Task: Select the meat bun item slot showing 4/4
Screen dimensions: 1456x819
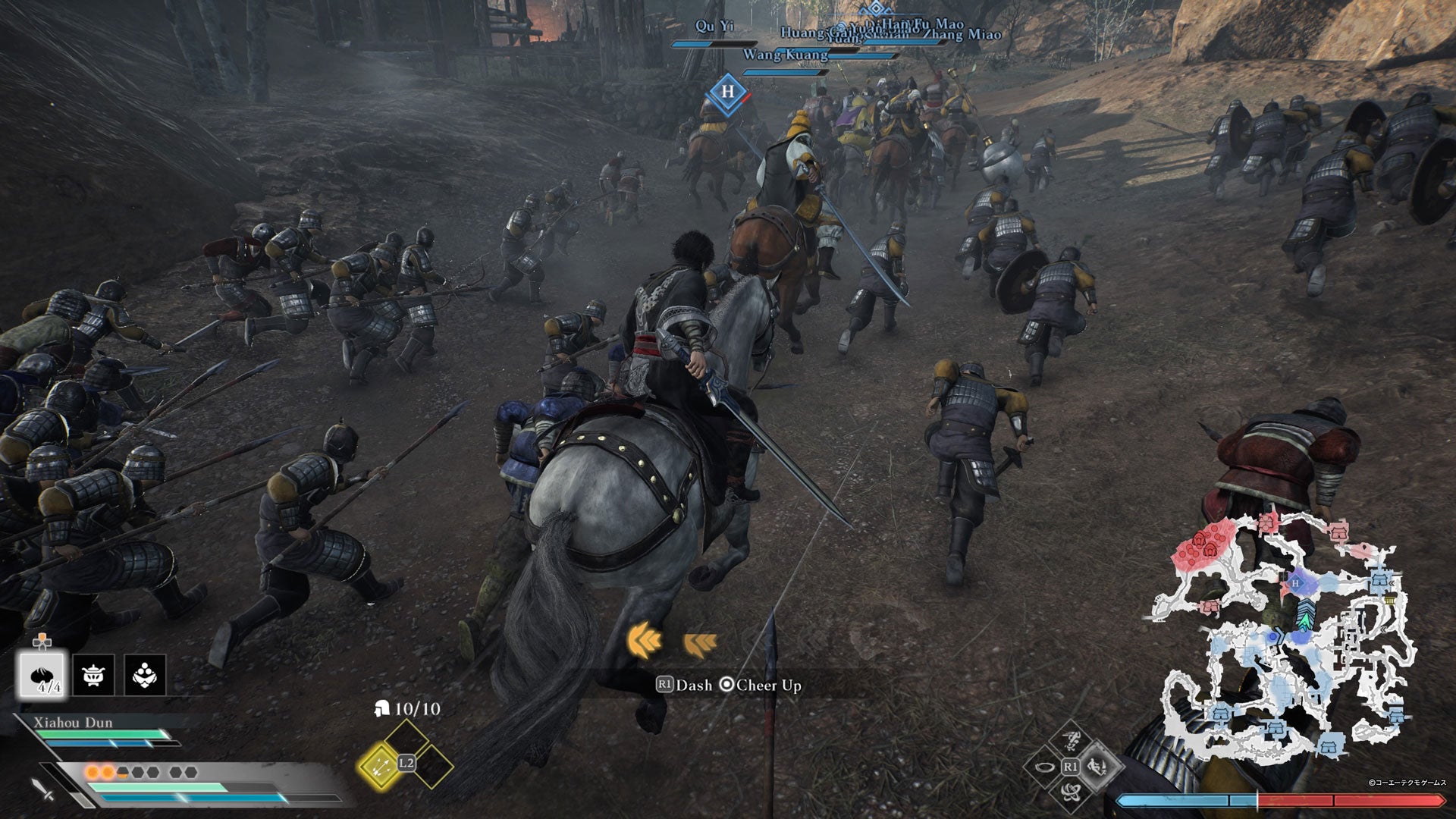Action: tap(42, 673)
